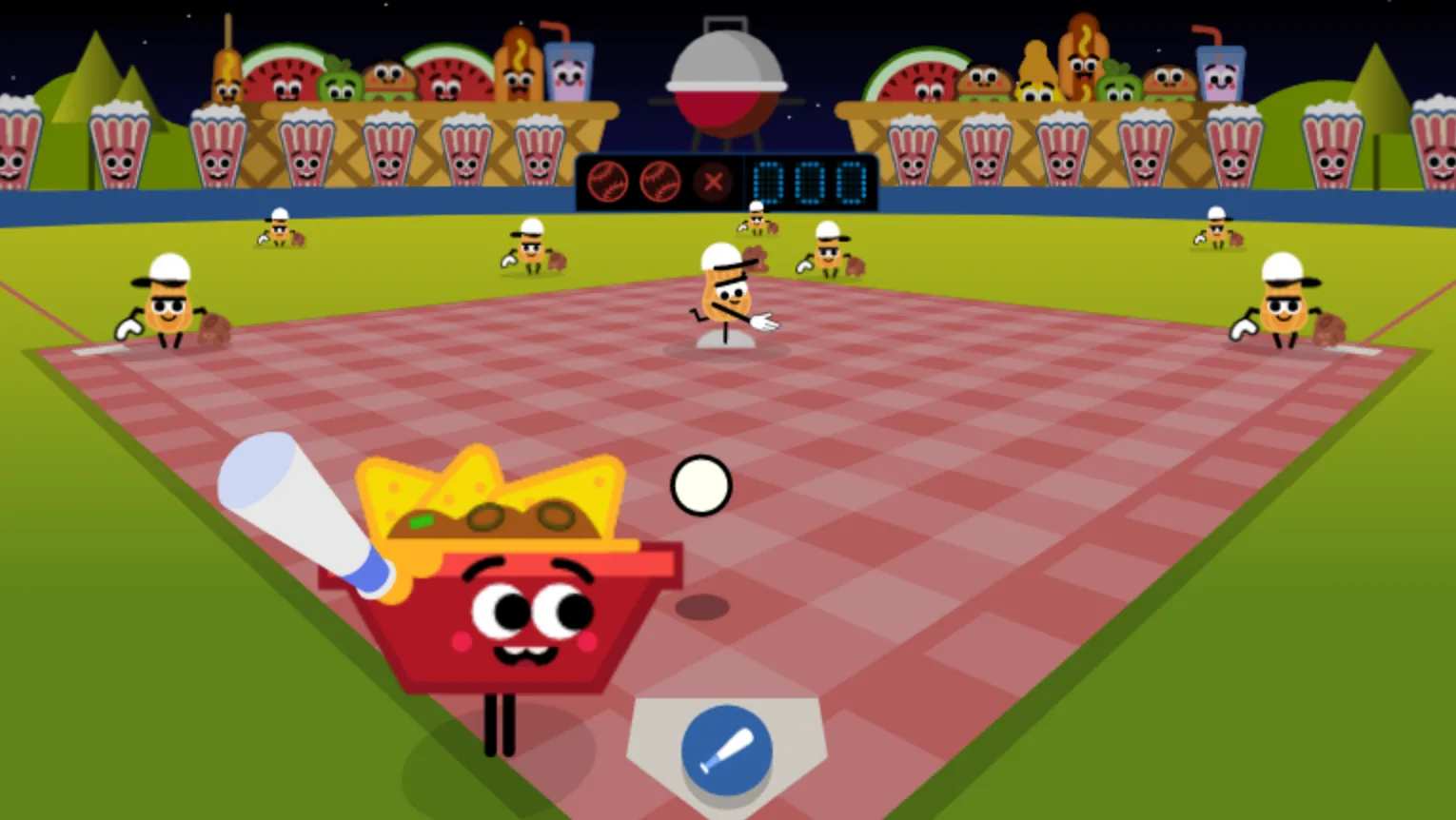Click the first red baseball icon on scoreboard
The height and width of the screenshot is (820, 1456).
coord(610,181)
